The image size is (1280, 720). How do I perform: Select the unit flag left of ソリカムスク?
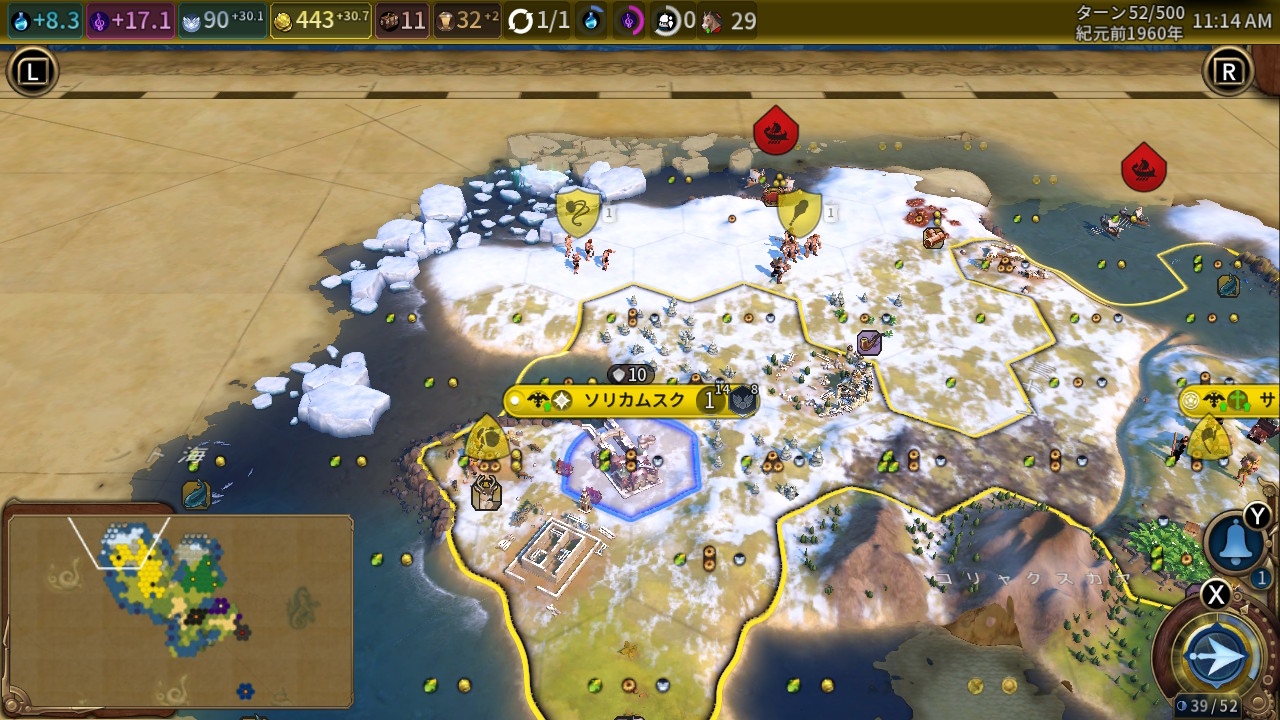(487, 439)
